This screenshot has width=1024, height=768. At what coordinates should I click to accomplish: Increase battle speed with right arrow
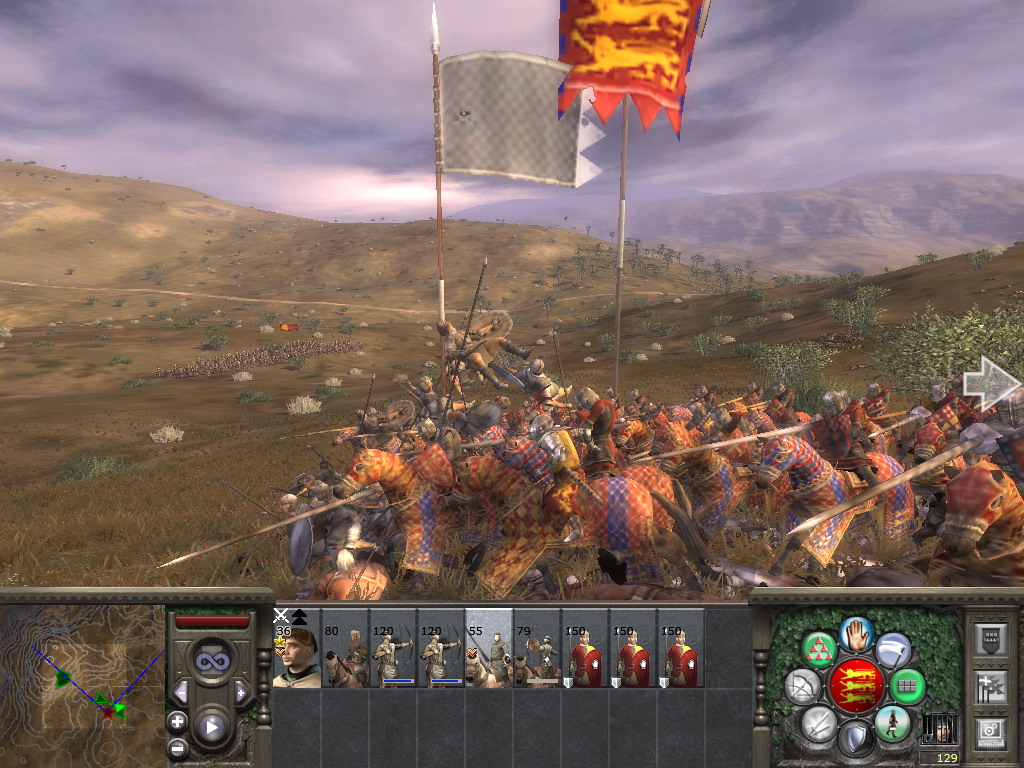click(x=241, y=692)
